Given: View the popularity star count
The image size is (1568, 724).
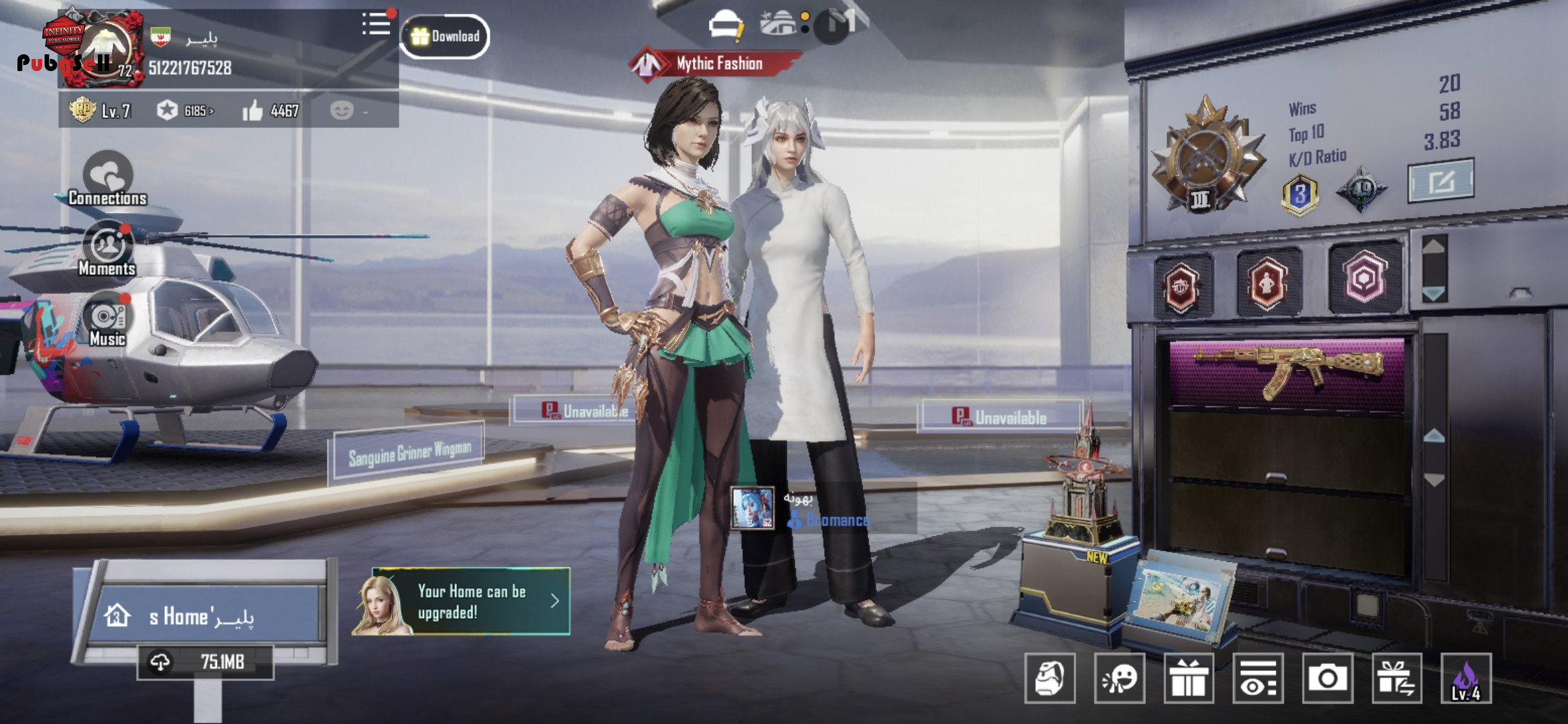Looking at the screenshot, I should (x=185, y=111).
